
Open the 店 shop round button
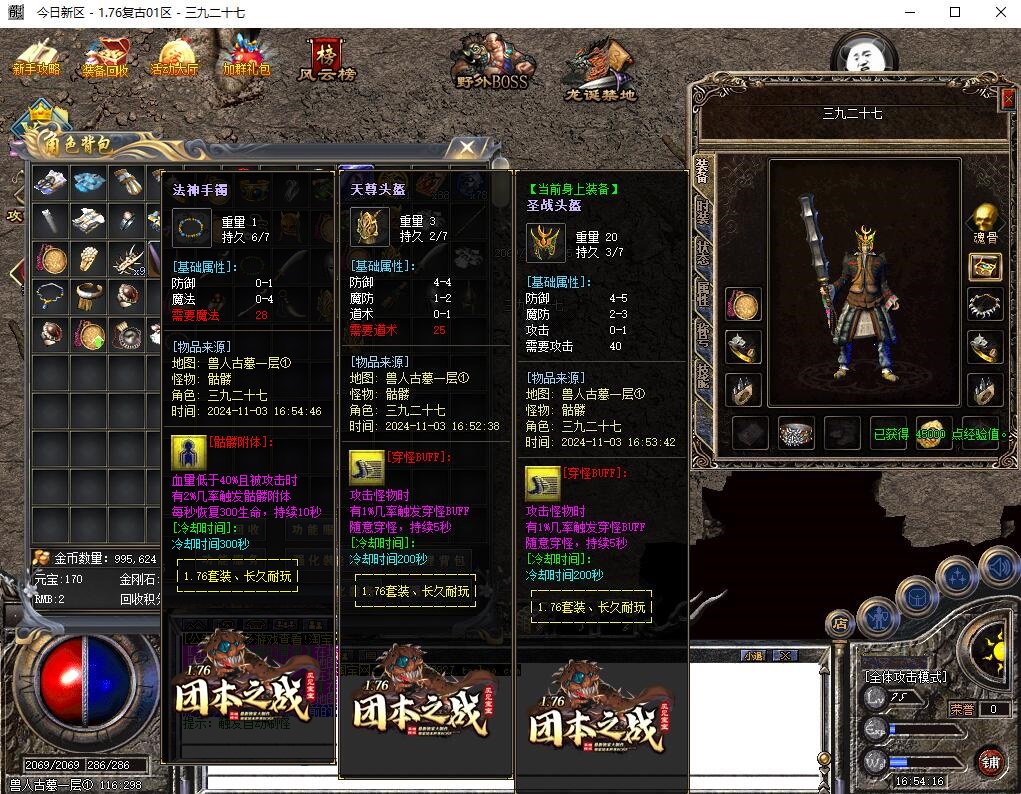[x=840, y=624]
